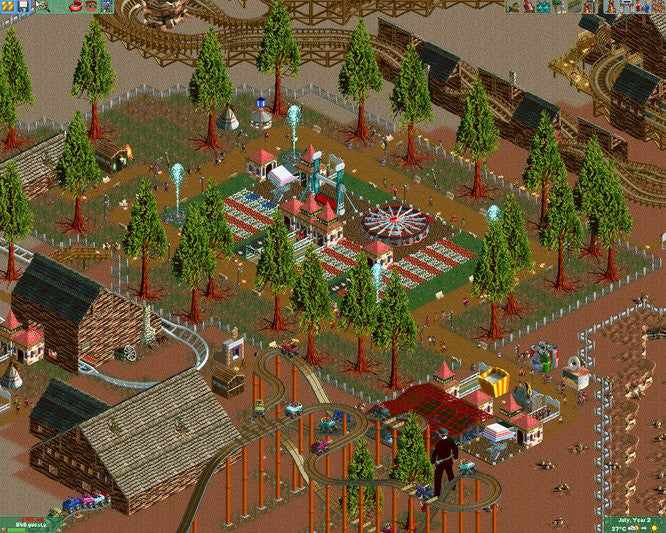Select the water adjustment tool
666x533 pixels.
pos(545,7)
